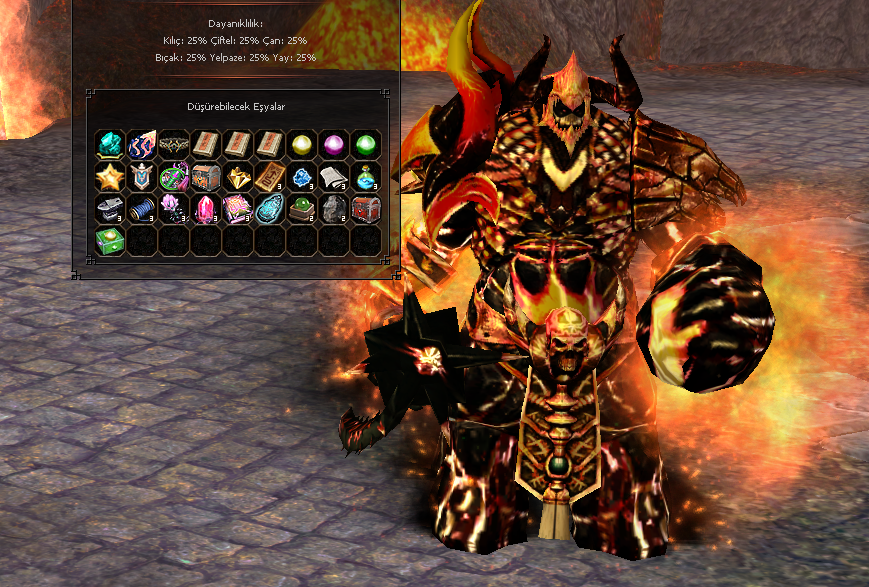Image resolution: width=869 pixels, height=587 pixels.
Task: Select the yellow diamond gem item
Action: tap(238, 177)
